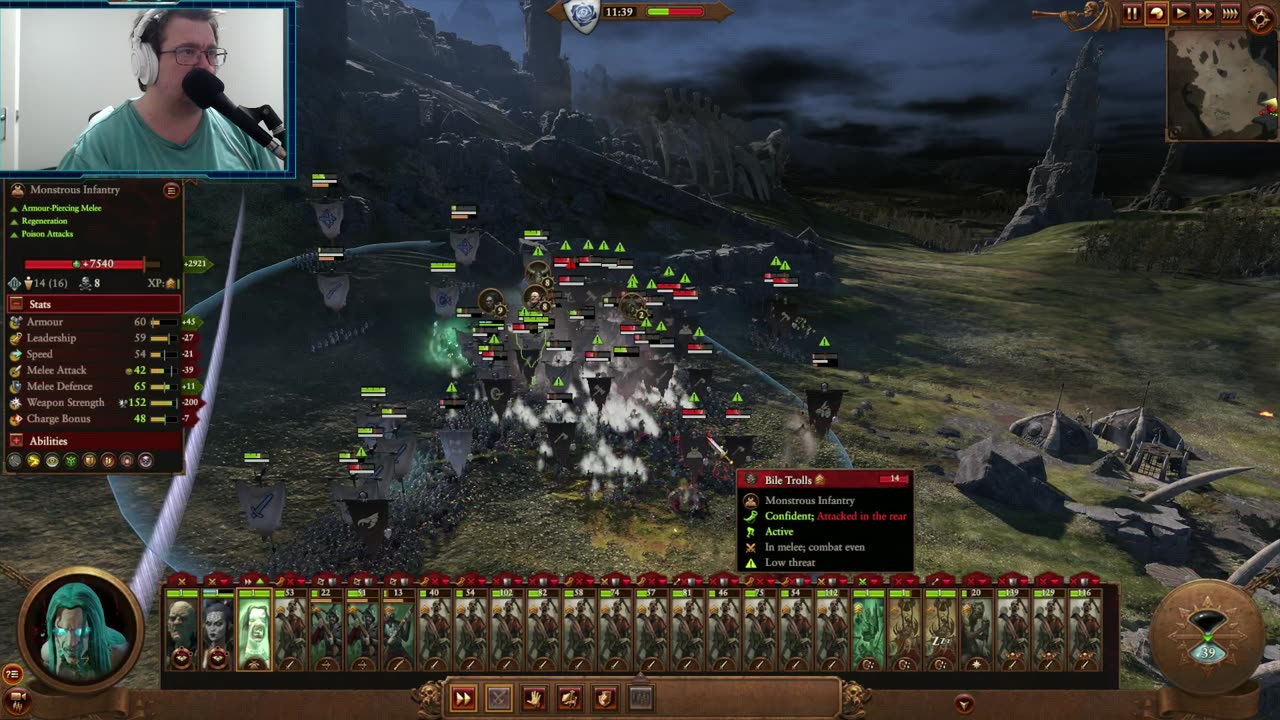1280x720 pixels.
Task: Set battle speed to slow motion
Action: click(1156, 13)
